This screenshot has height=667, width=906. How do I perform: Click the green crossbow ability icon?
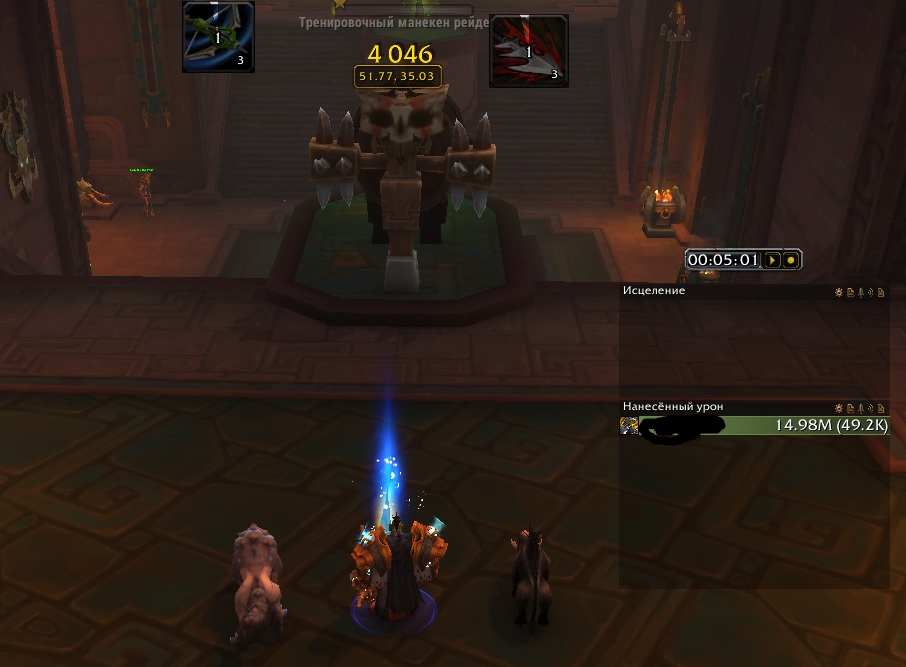point(218,37)
